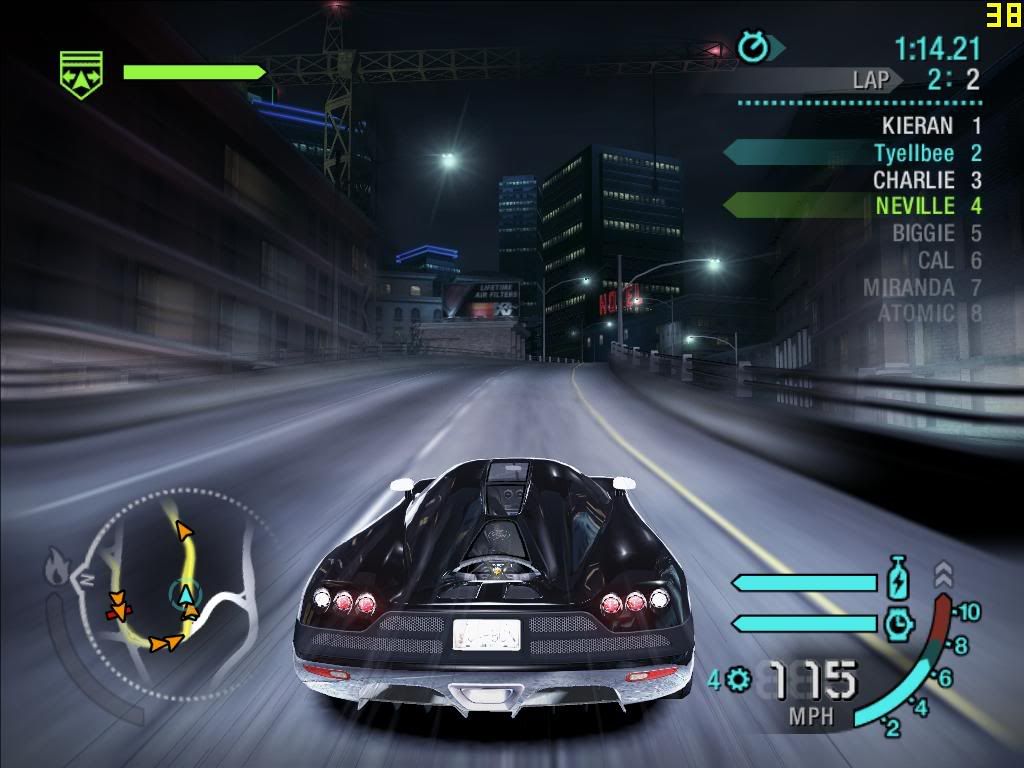The image size is (1024, 768).
Task: Select KIERAN in the race standings
Action: 917,126
